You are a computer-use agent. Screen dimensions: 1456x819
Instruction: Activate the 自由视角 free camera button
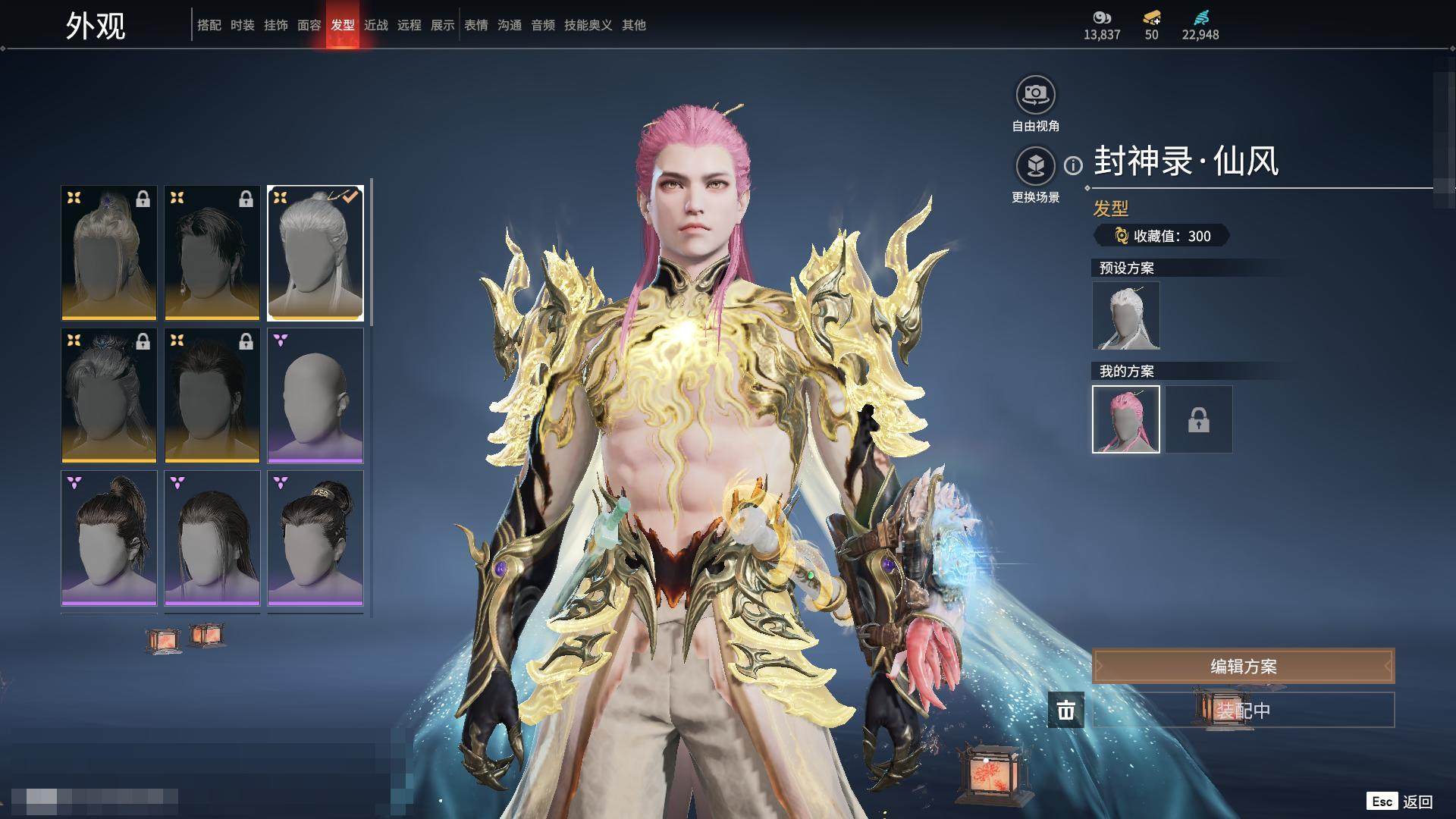(x=1035, y=96)
